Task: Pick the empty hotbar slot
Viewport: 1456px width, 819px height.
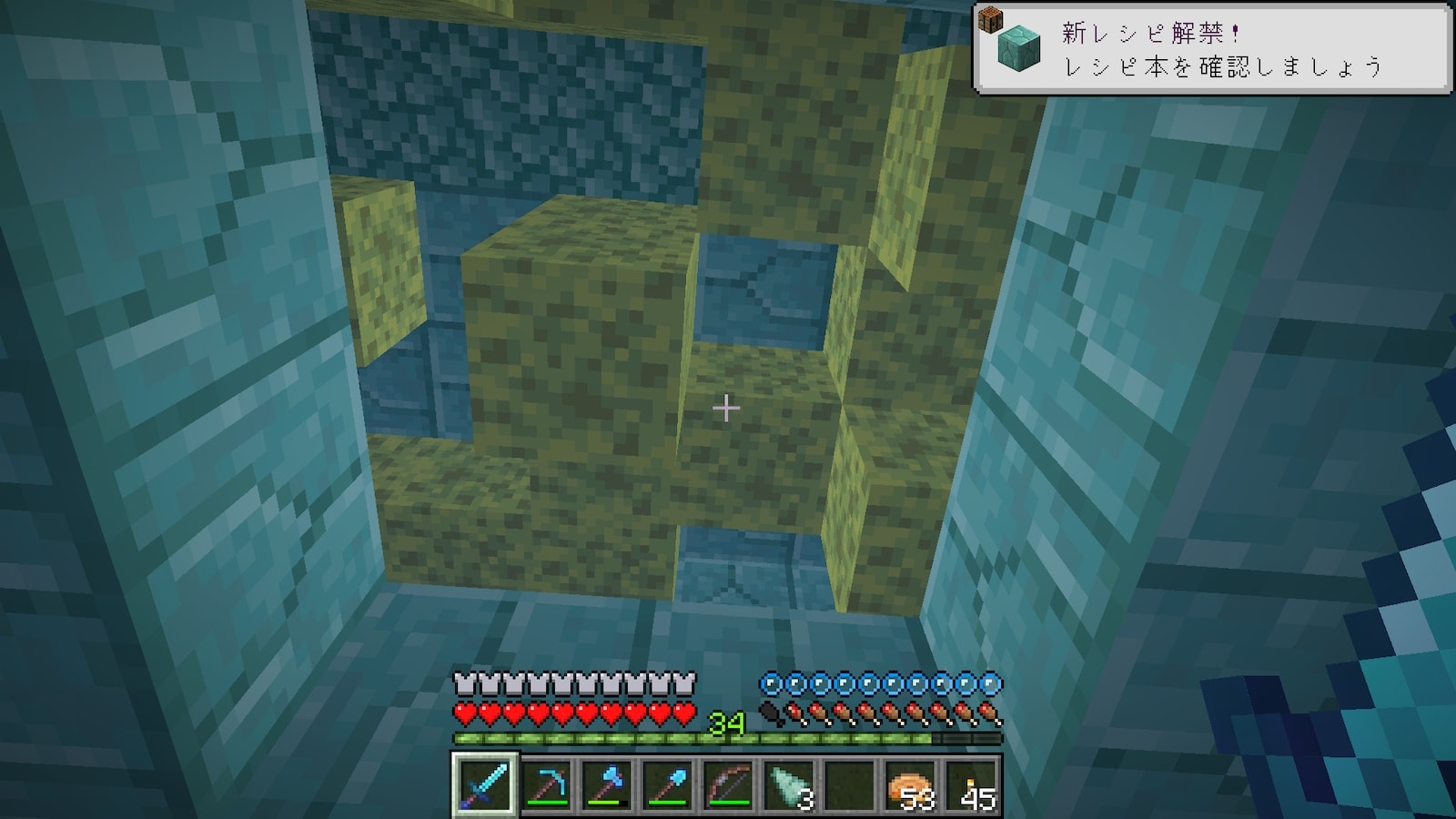Action: point(850,783)
